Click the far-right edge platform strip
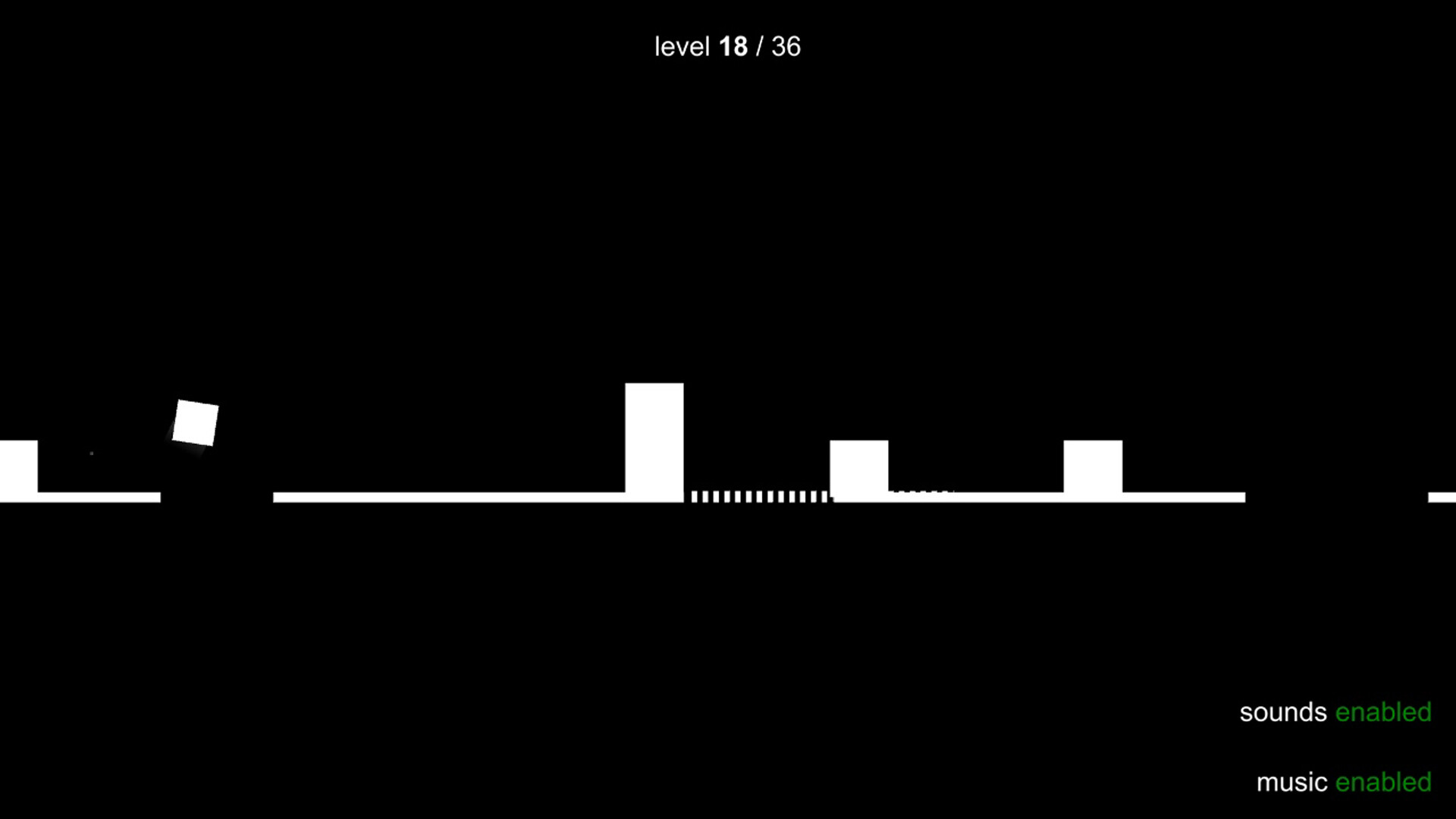 pos(1441,497)
